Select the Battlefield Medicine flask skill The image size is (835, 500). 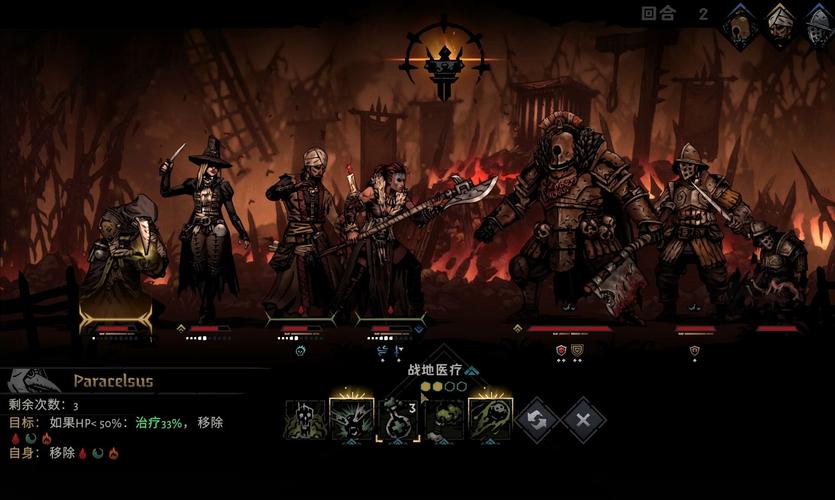pos(397,420)
